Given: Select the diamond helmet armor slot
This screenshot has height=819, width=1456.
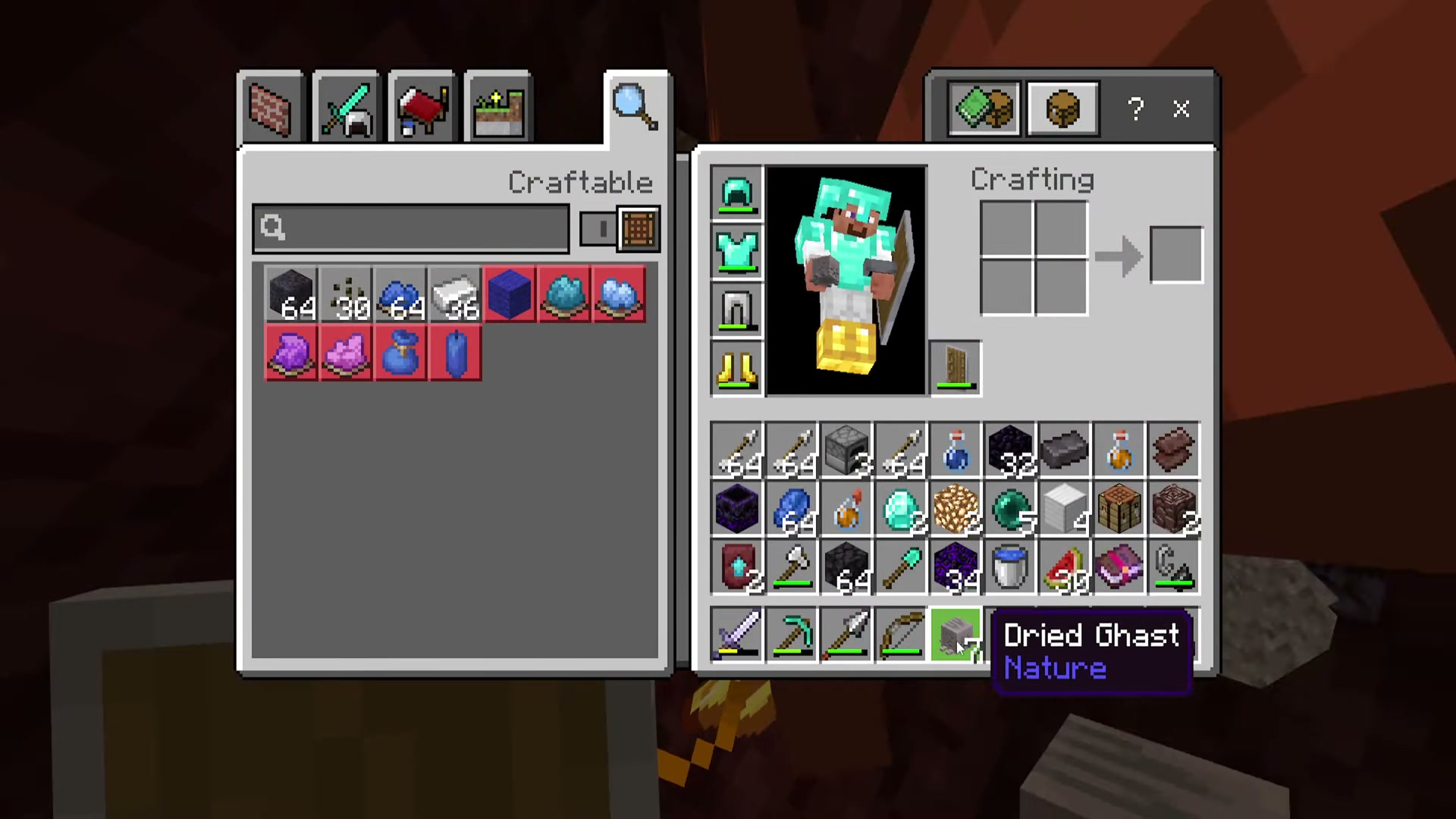Looking at the screenshot, I should [x=736, y=193].
